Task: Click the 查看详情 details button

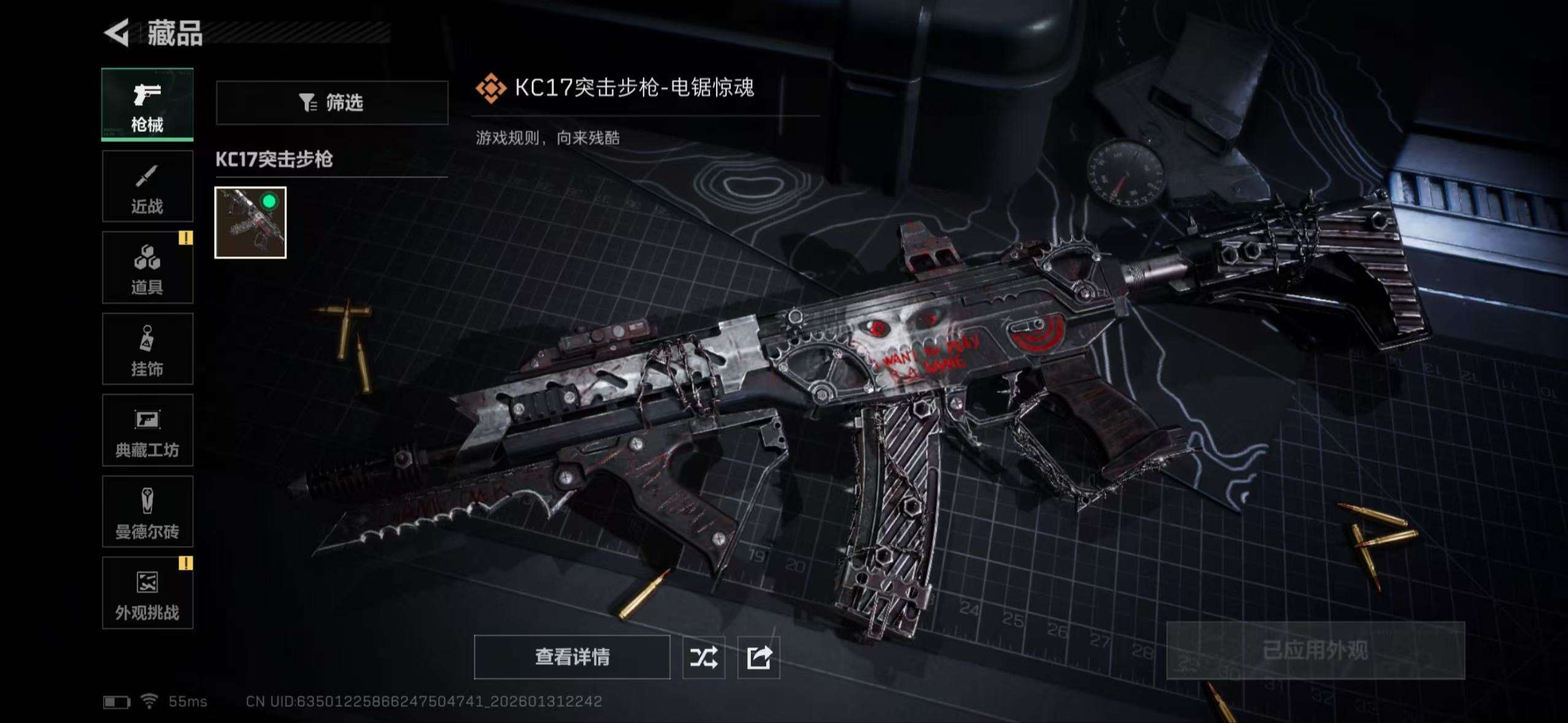Action: (x=572, y=657)
